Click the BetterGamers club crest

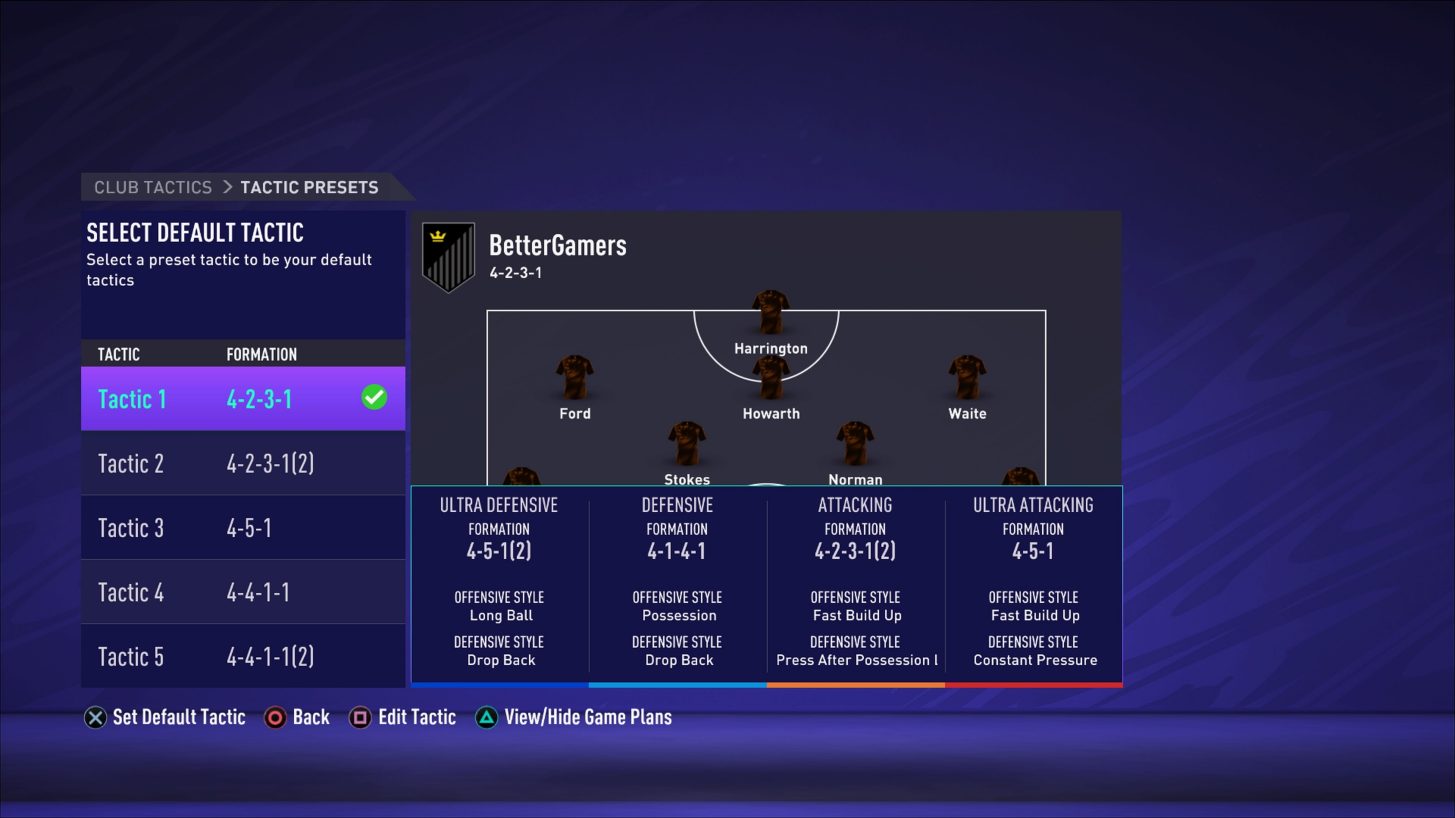tap(448, 255)
